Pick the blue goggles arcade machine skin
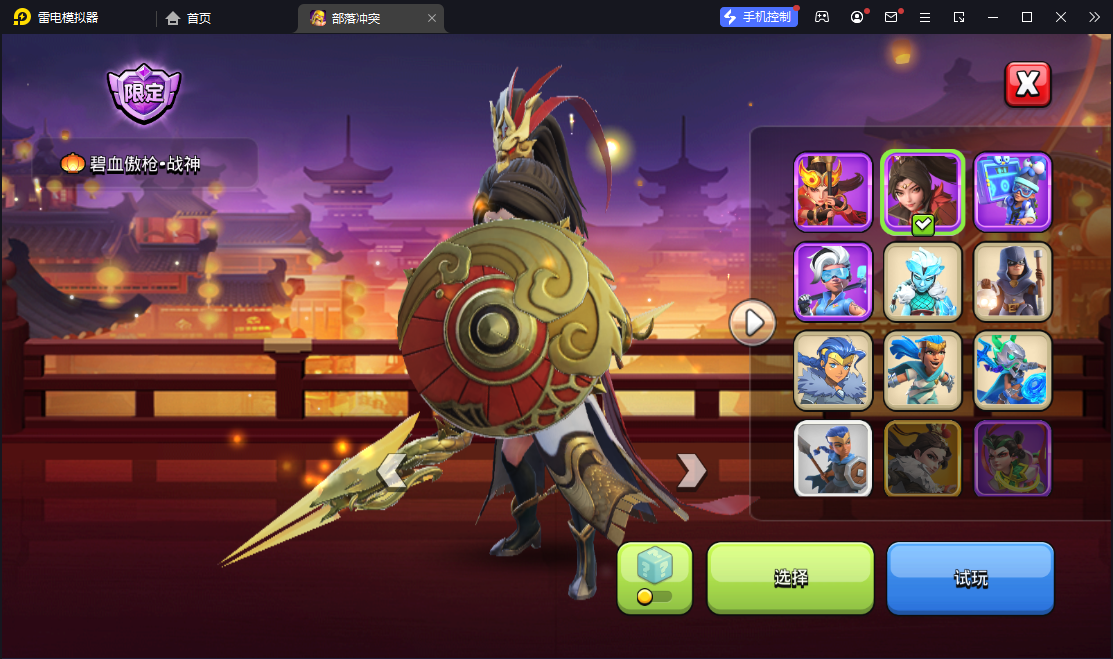This screenshot has width=1113, height=659. pos(1012,191)
